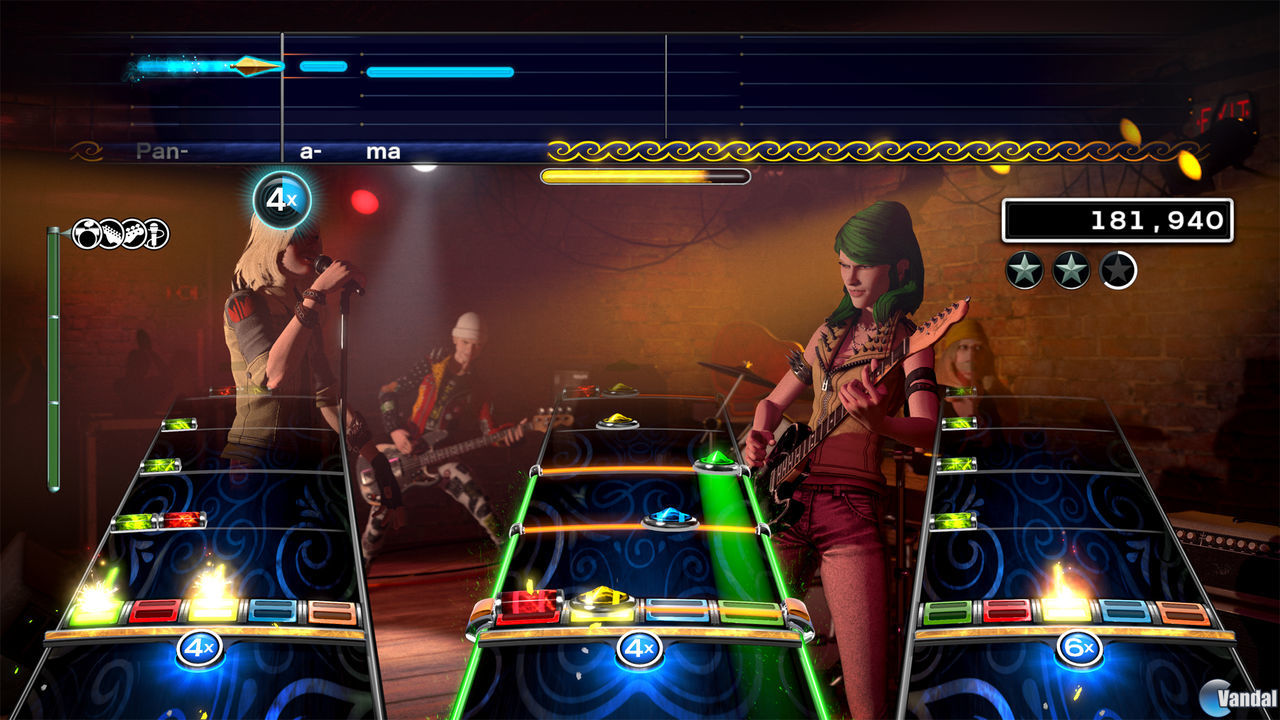Viewport: 1280px width, 720px height.
Task: Click the first earned silver star
Action: point(1022,267)
